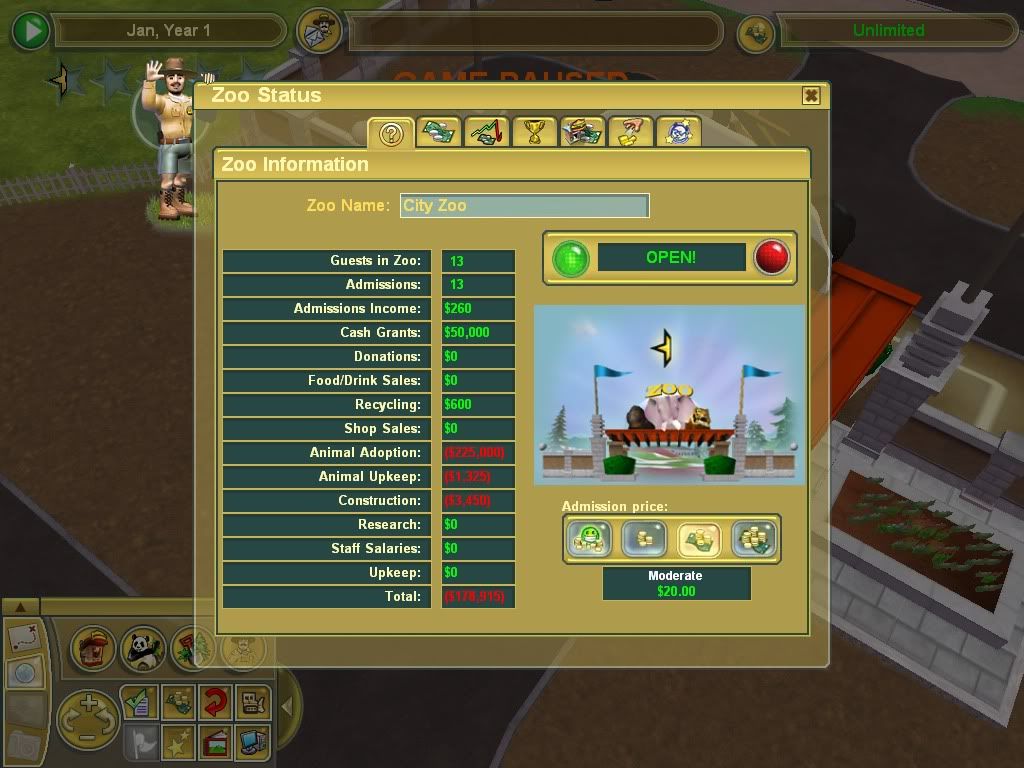The height and width of the screenshot is (768, 1024).
Task: Open the building construction menu
Action: [93, 650]
